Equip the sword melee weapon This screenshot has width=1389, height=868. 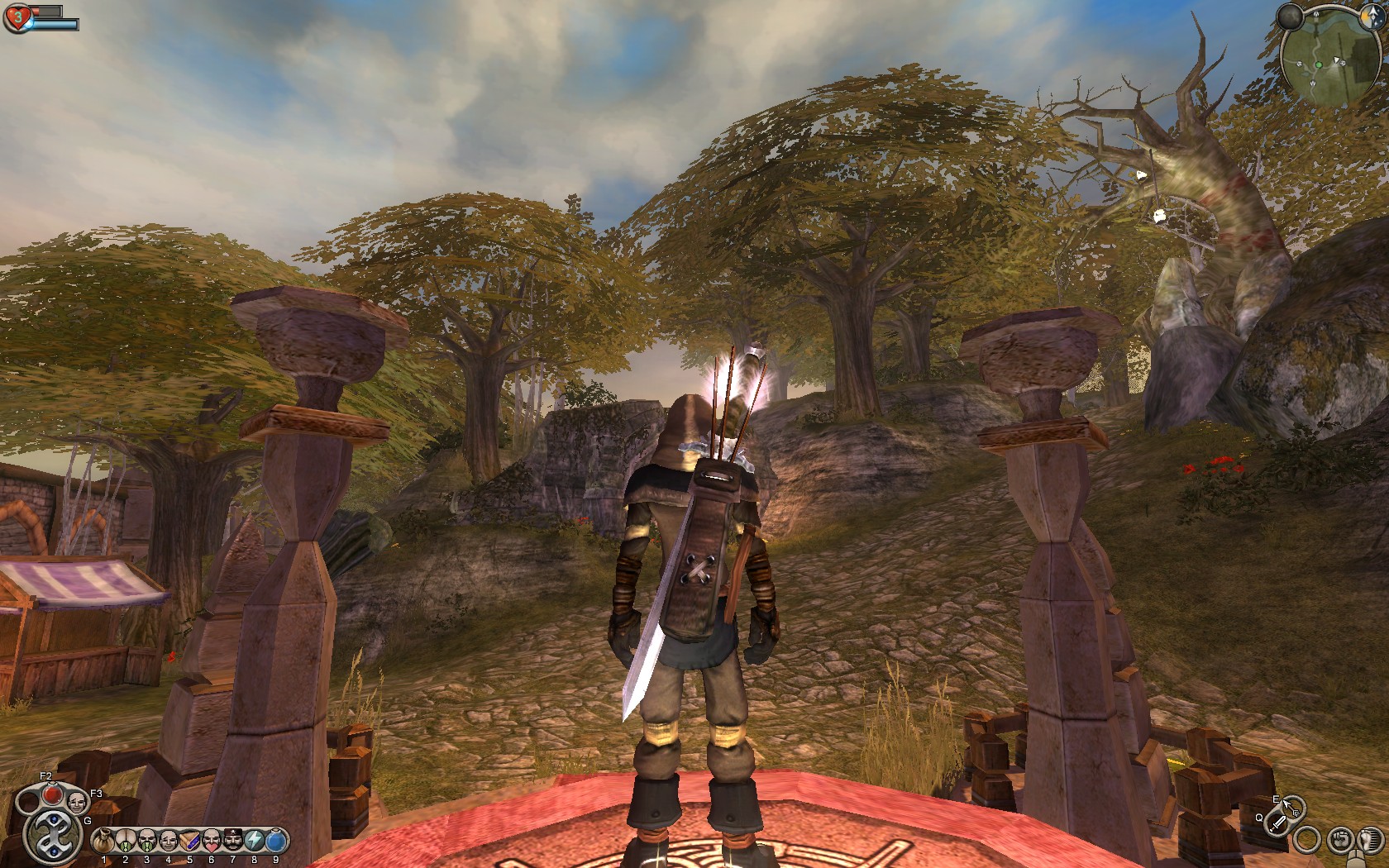(1278, 823)
